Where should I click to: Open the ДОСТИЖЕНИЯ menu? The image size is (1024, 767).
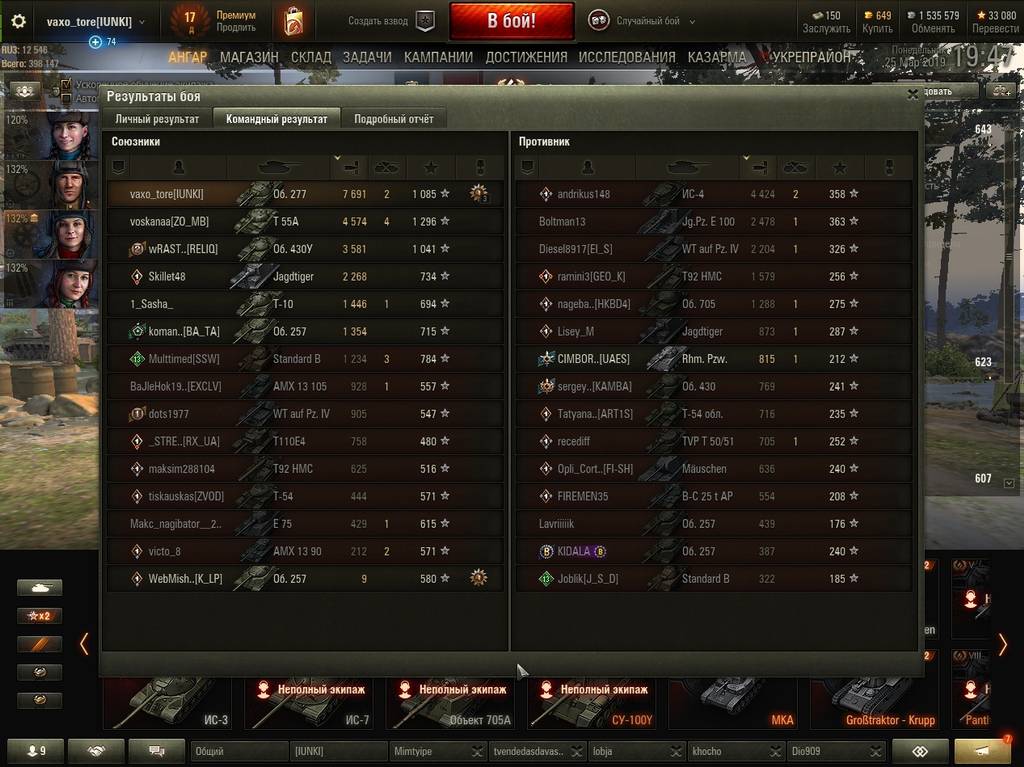tap(526, 57)
